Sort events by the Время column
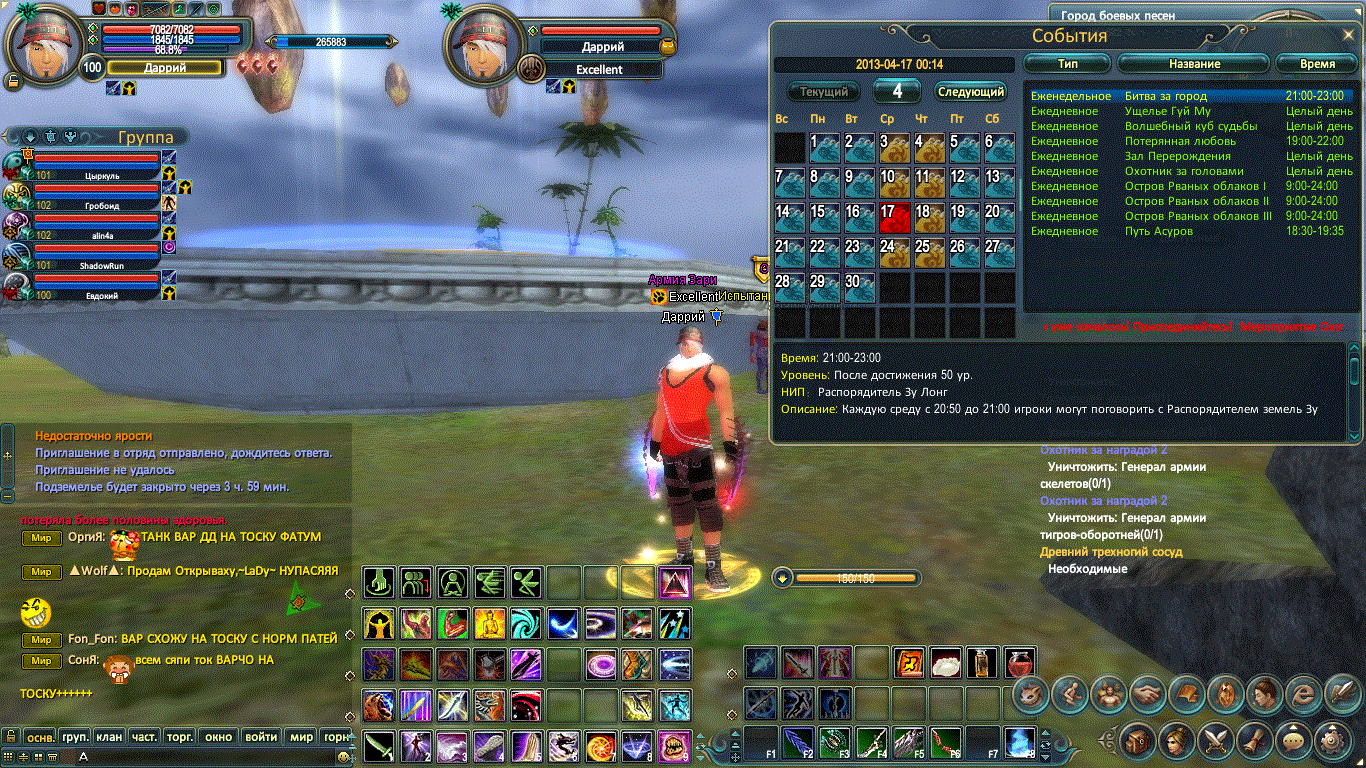The height and width of the screenshot is (768, 1366). tap(1316, 63)
